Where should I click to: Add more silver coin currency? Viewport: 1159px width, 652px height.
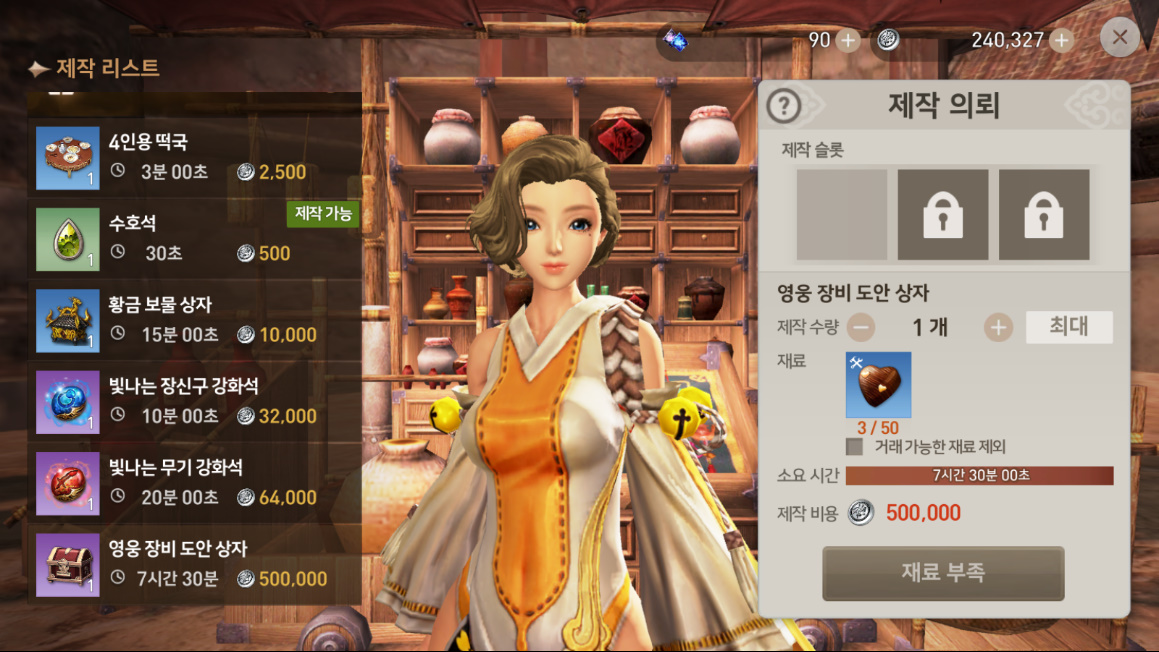1062,40
